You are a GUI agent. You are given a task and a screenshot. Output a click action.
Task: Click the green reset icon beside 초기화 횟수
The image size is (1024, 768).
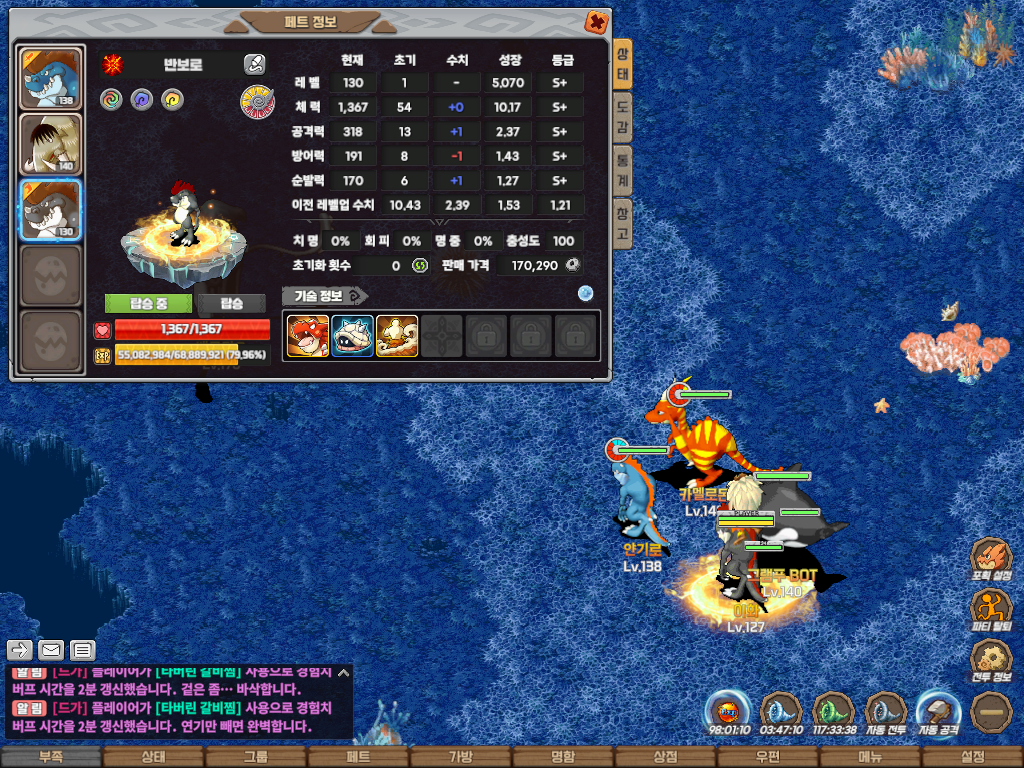420,265
